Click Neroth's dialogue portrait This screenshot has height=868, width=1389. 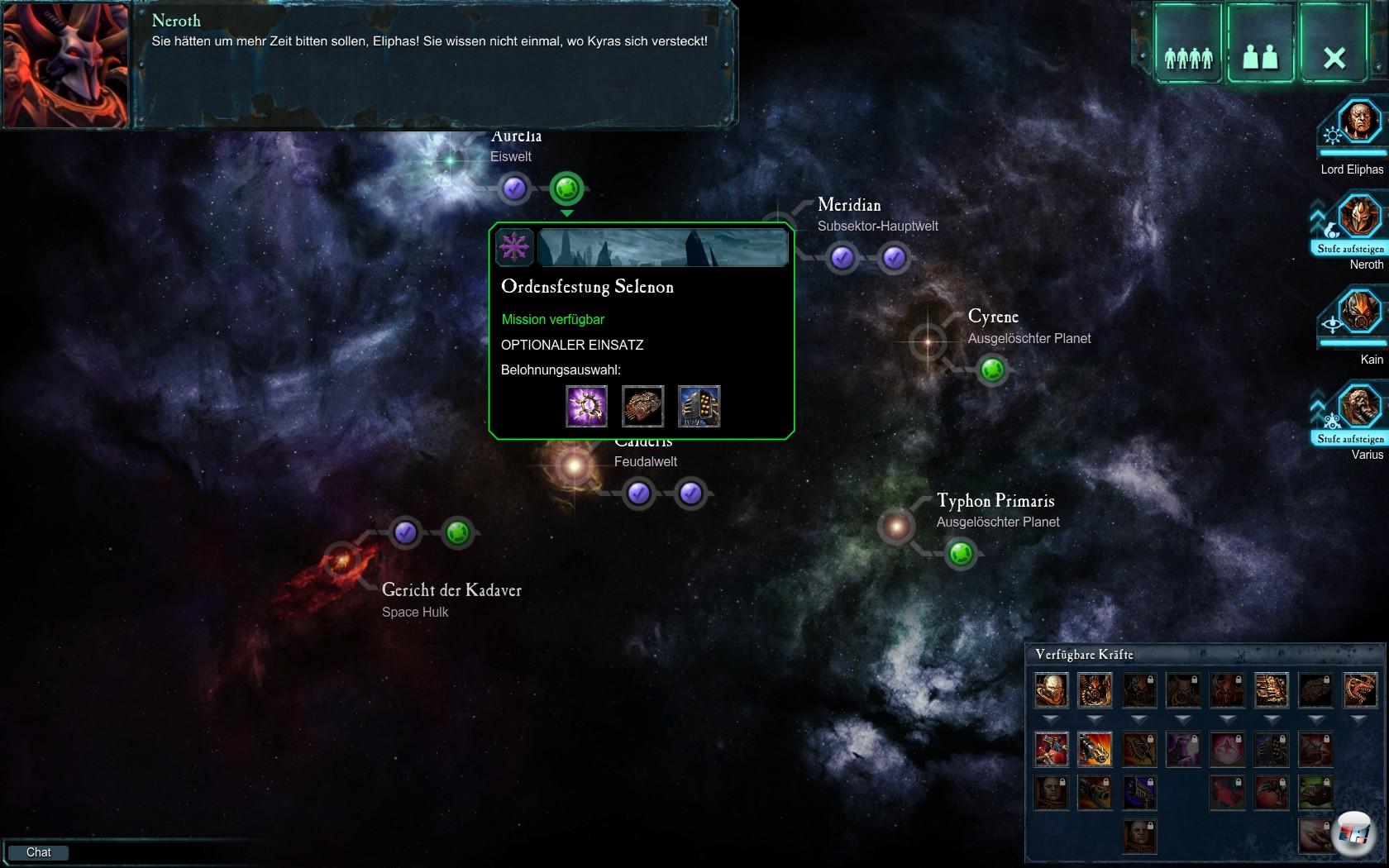click(x=65, y=65)
